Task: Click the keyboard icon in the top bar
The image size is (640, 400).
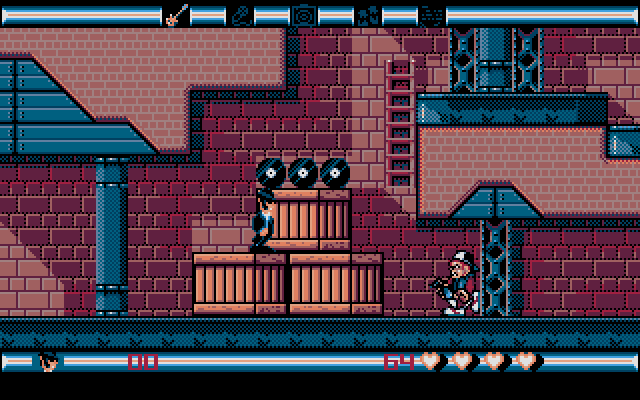Action: pos(431,14)
